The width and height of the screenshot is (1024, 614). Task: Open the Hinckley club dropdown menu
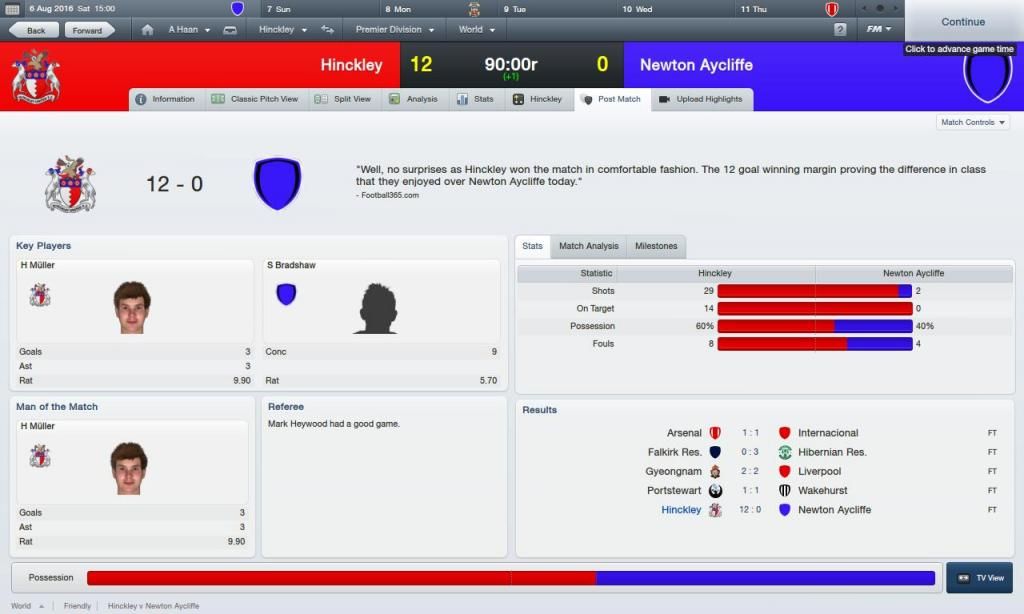[x=283, y=30]
